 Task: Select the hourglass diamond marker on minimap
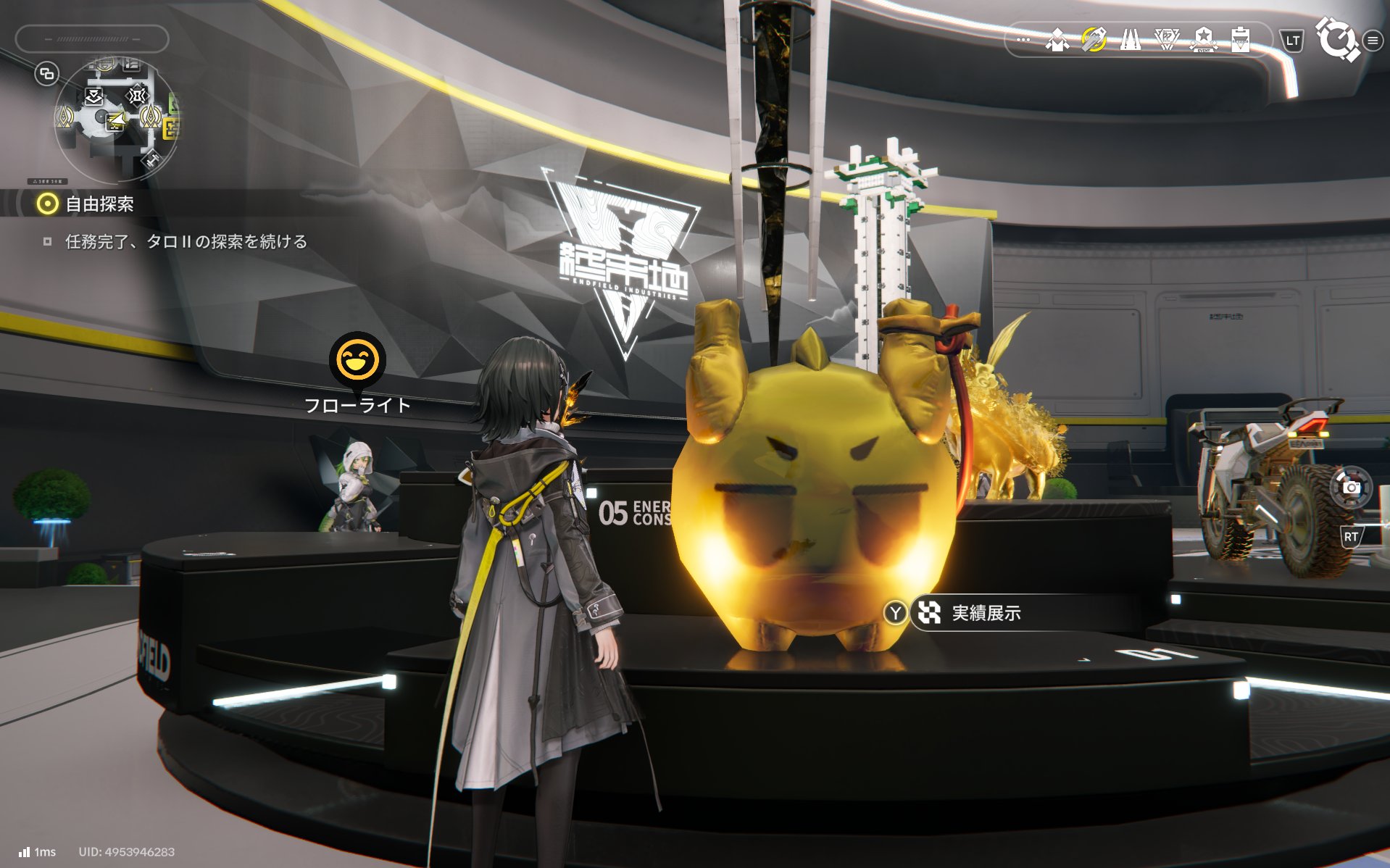coord(136,95)
